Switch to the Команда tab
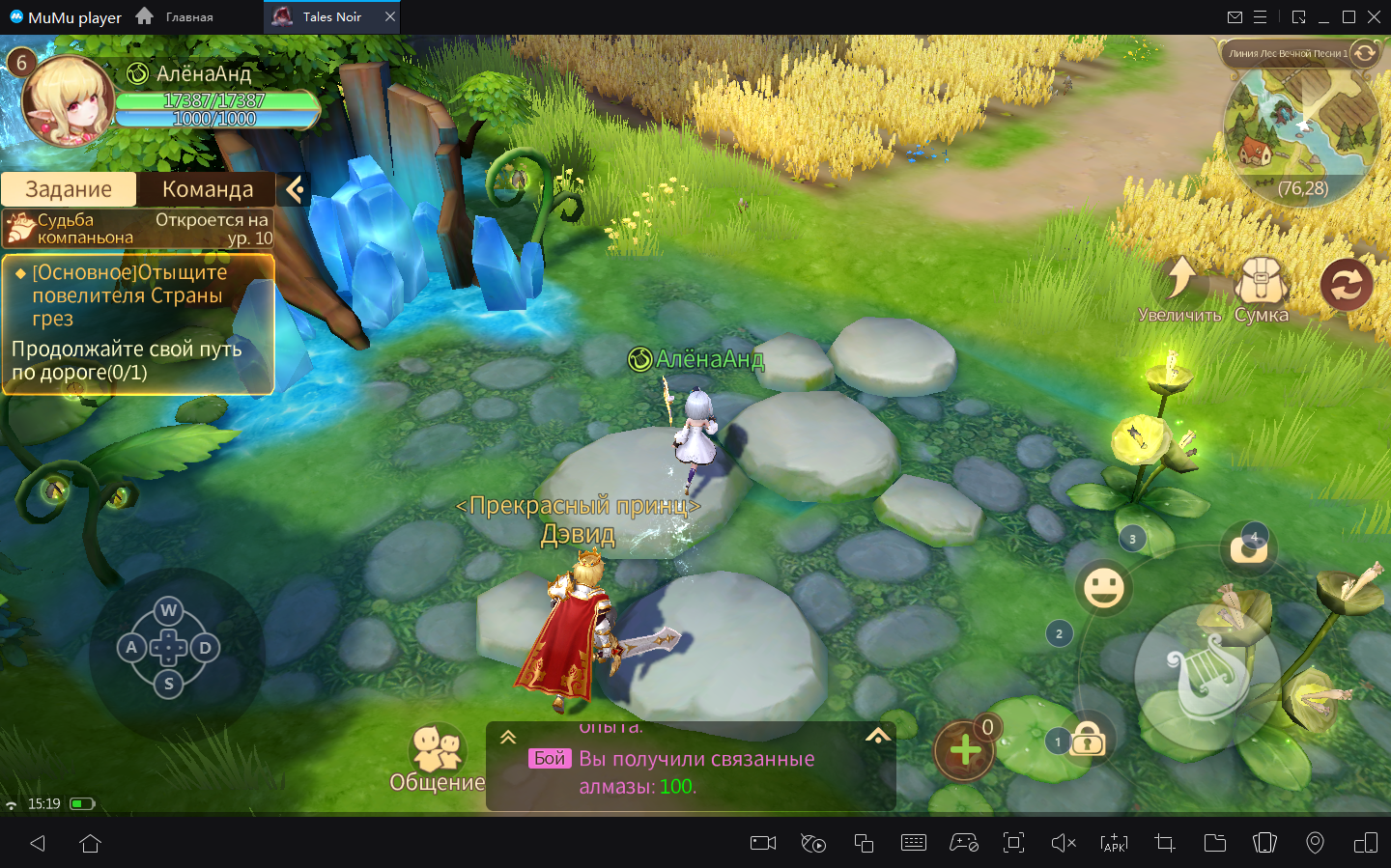1391x868 pixels. pyautogui.click(x=207, y=189)
